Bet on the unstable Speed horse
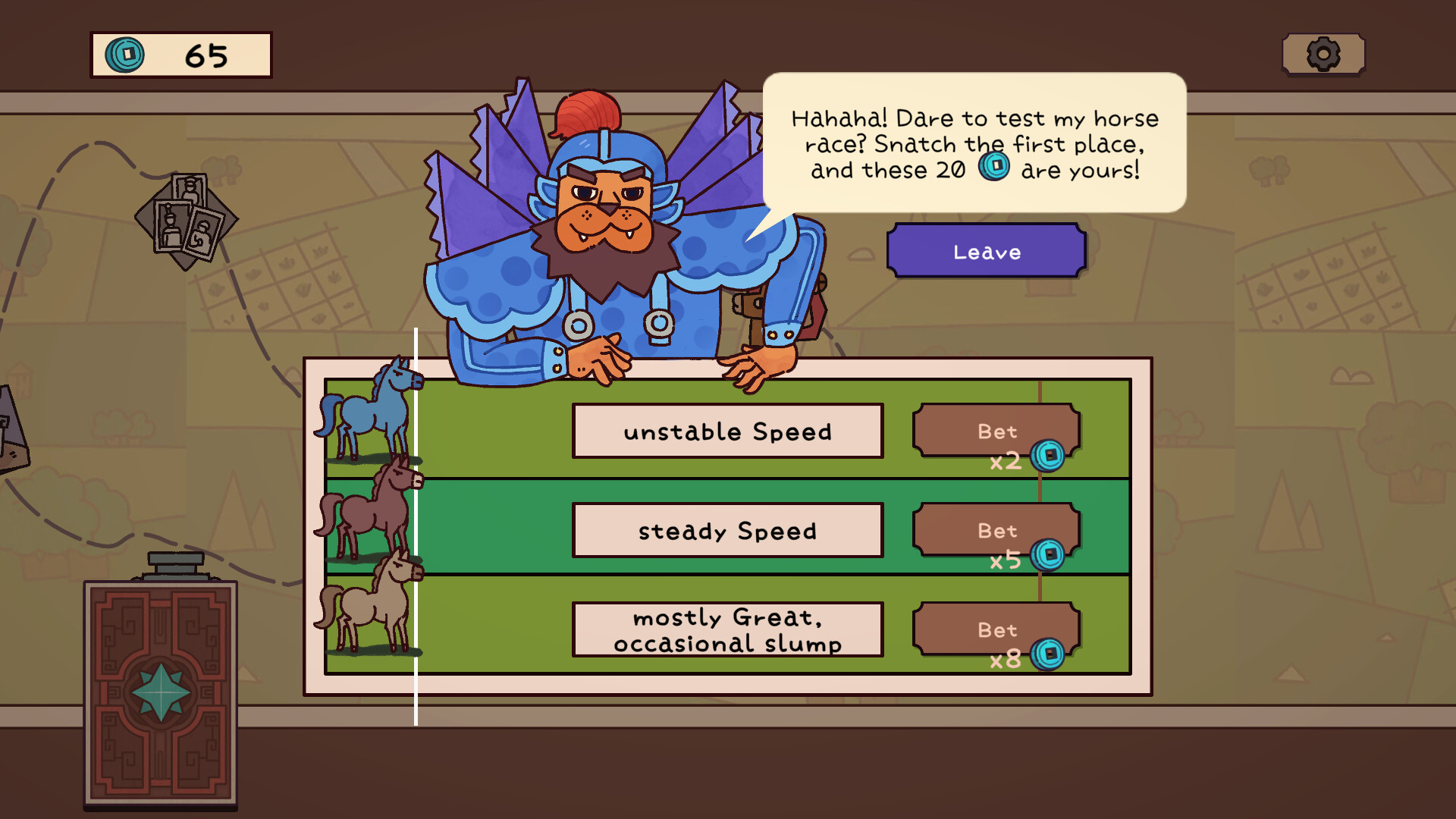Screen dimensions: 1456x819 (x=996, y=431)
